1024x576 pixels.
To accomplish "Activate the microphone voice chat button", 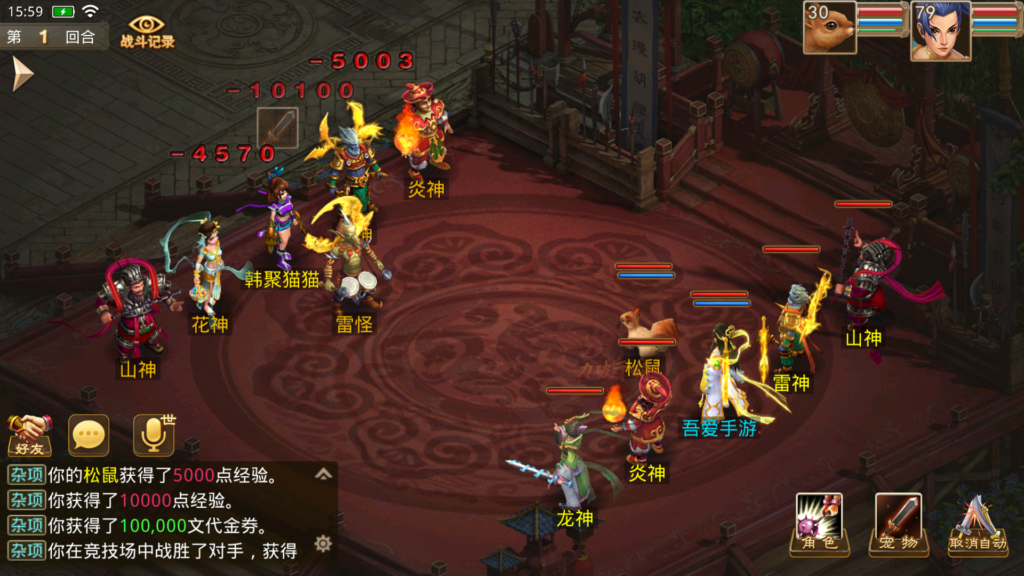I will pyautogui.click(x=153, y=435).
